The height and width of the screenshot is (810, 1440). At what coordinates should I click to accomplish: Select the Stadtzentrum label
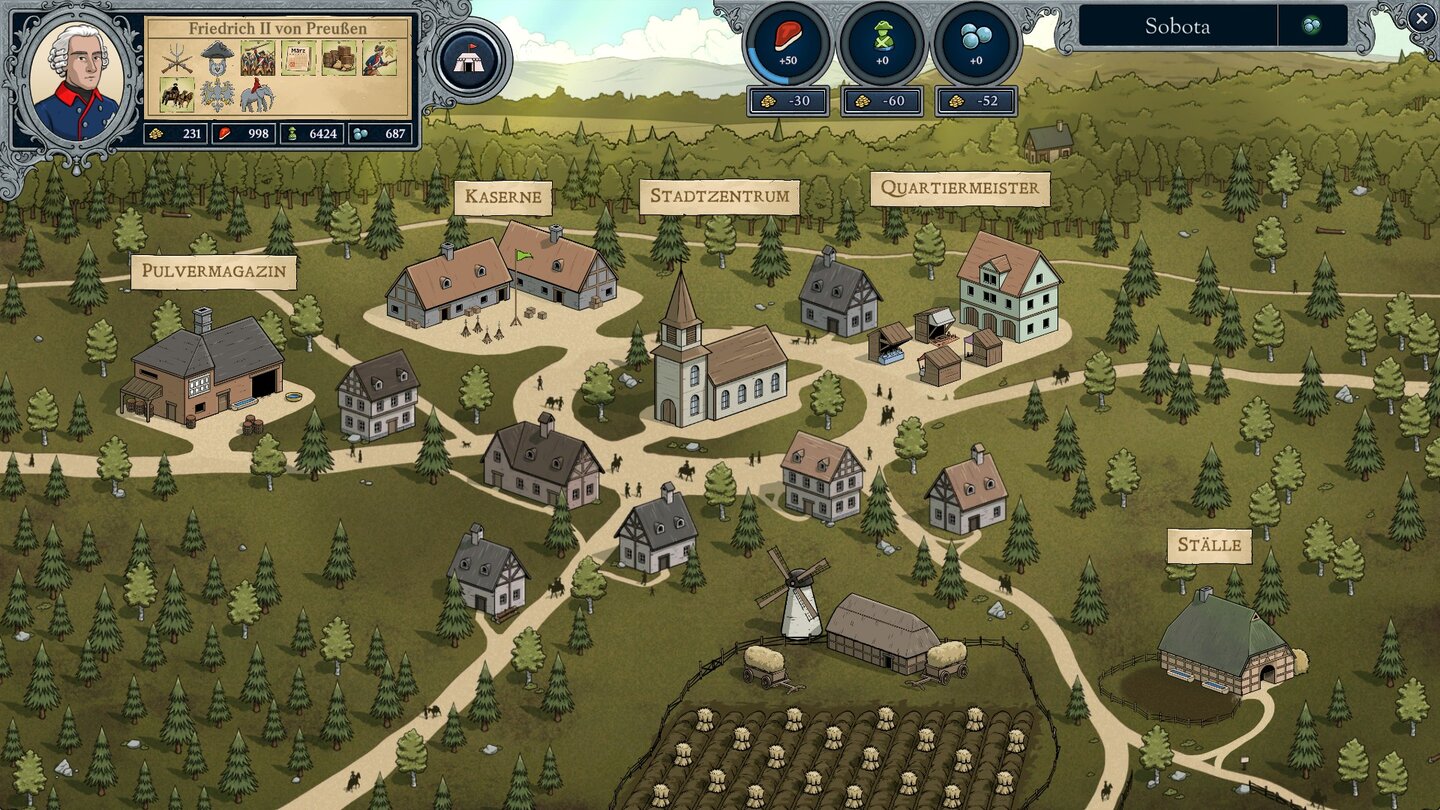tap(719, 197)
